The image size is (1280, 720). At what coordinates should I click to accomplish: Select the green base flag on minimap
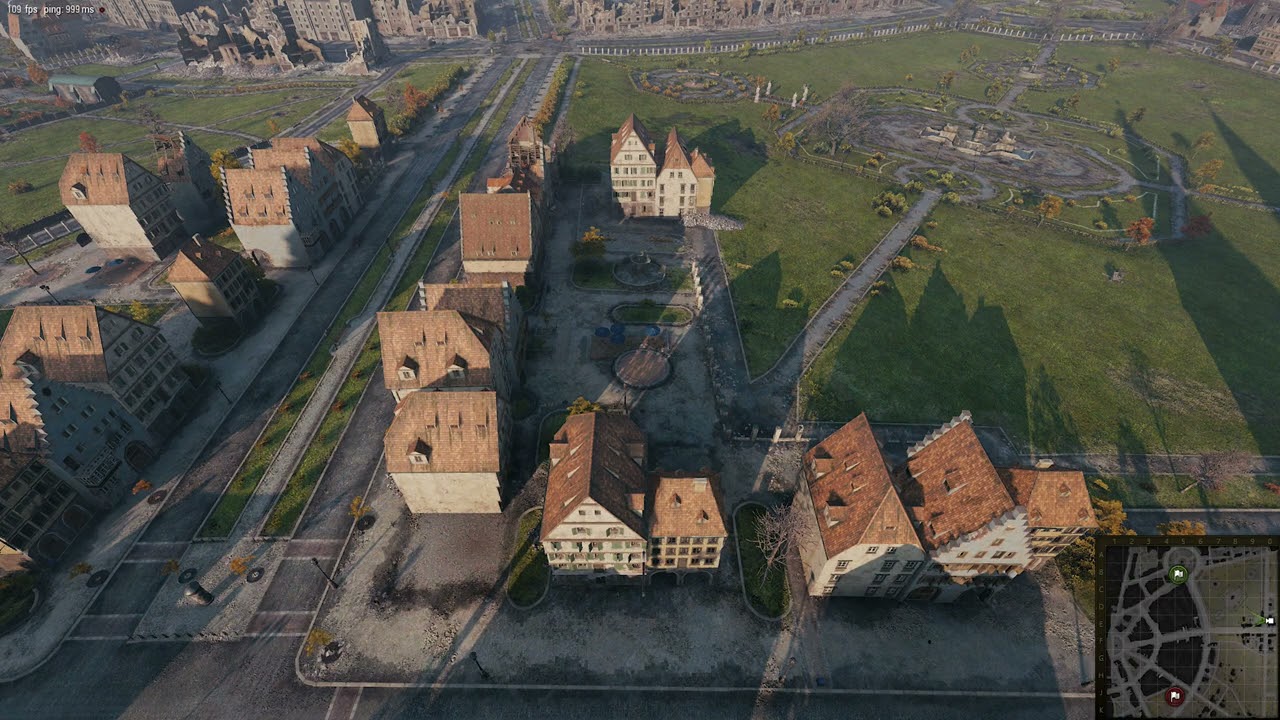tap(1177, 574)
